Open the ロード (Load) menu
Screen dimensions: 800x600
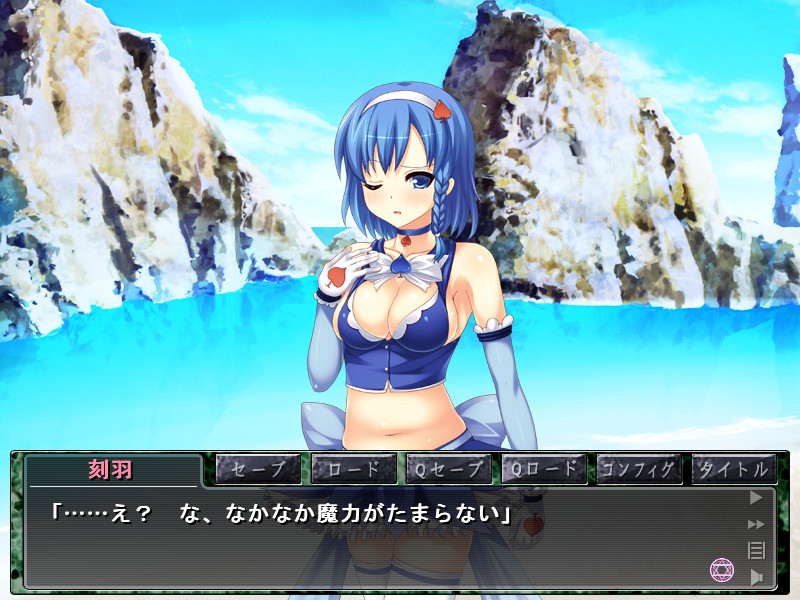click(x=353, y=468)
